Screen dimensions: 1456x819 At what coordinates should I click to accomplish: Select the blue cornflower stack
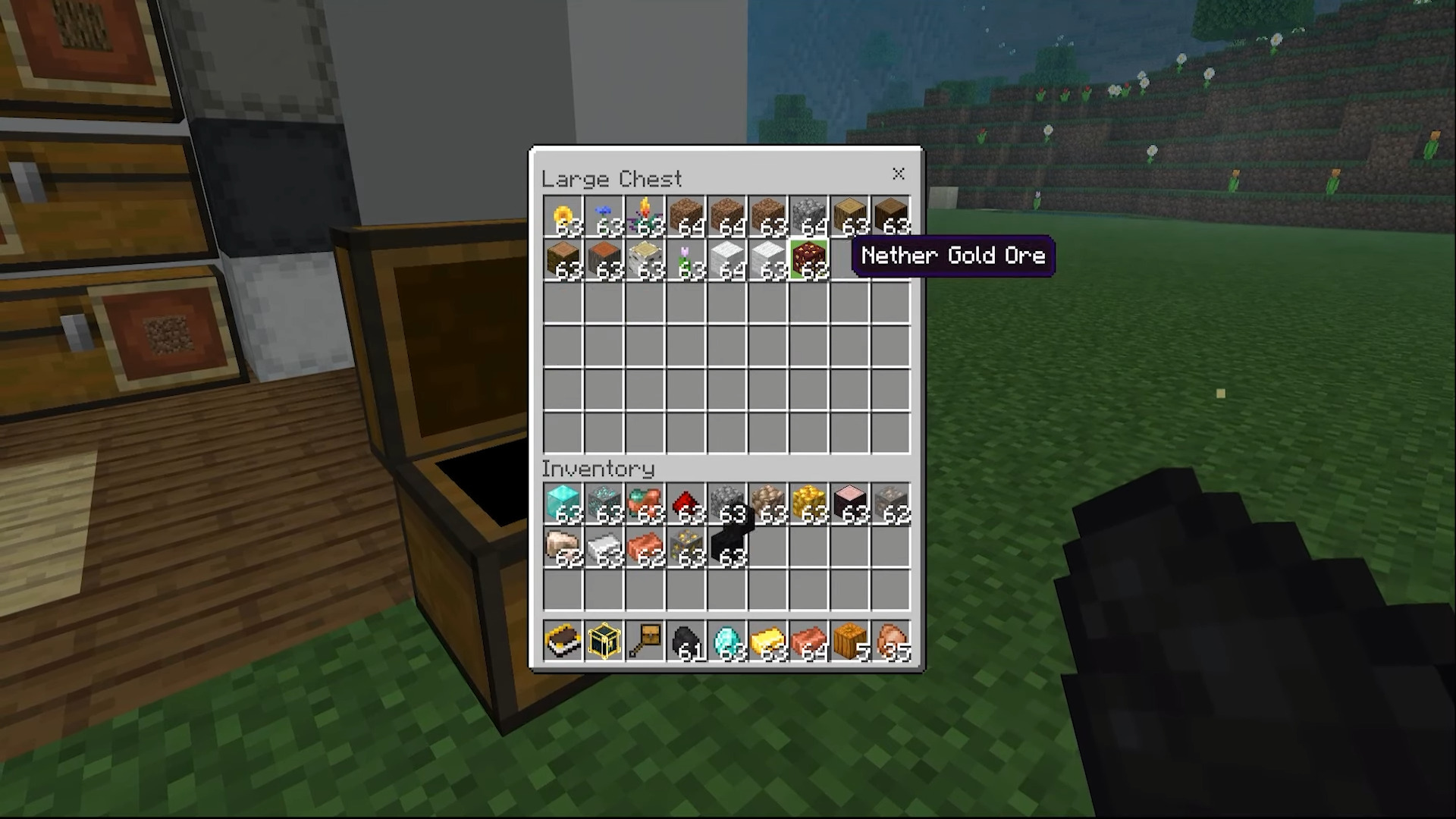tap(604, 218)
